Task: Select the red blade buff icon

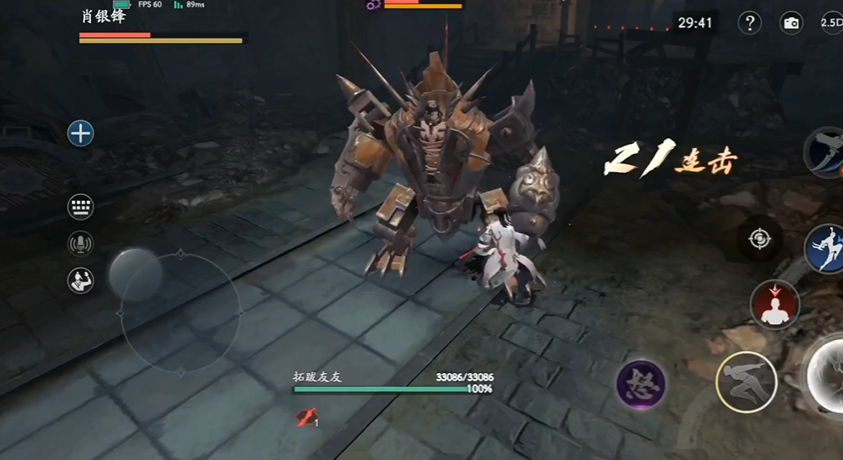Action: coord(307,418)
